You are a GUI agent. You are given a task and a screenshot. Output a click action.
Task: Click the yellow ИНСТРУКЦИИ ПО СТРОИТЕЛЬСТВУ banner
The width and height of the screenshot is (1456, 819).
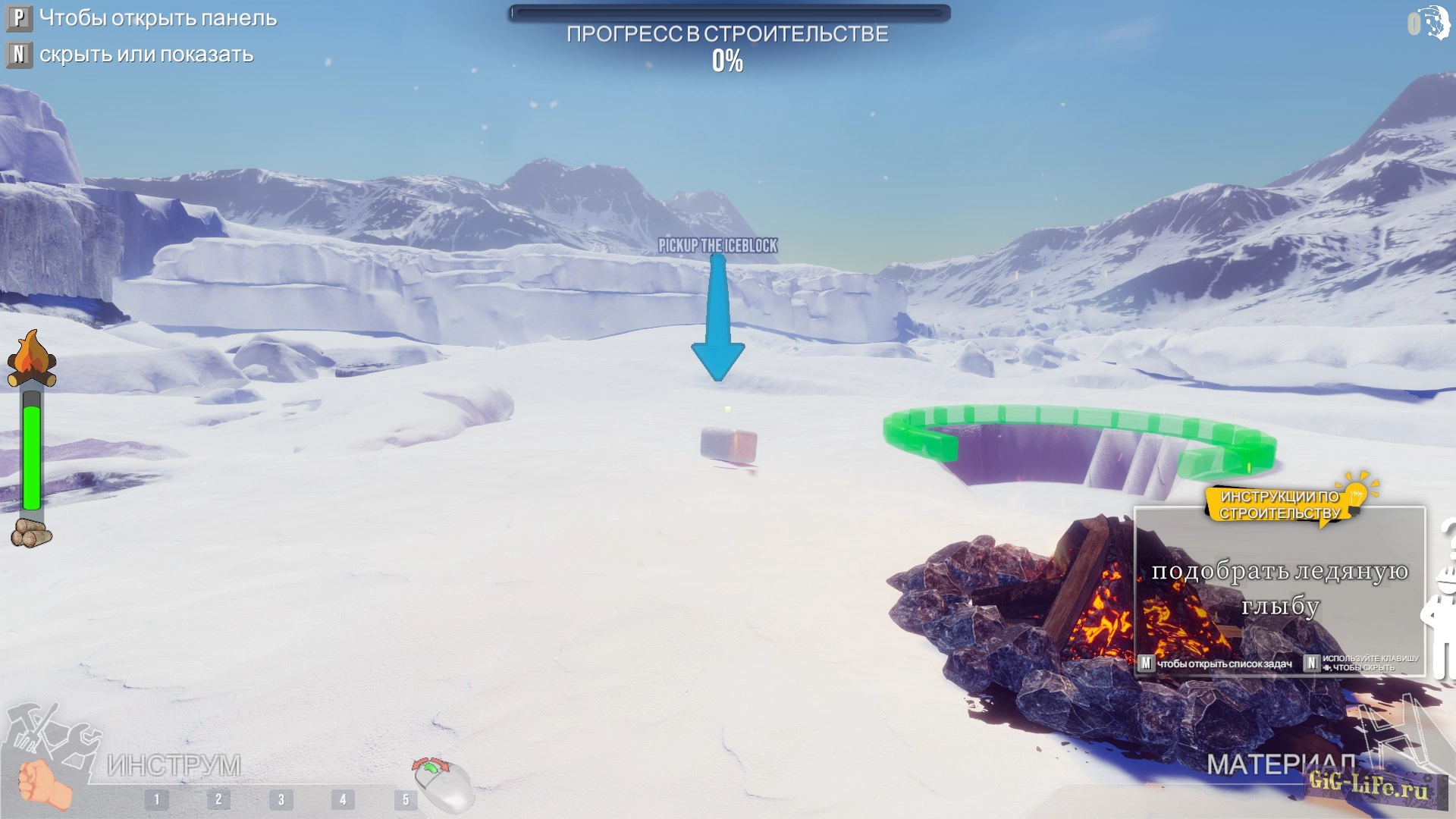1280,505
